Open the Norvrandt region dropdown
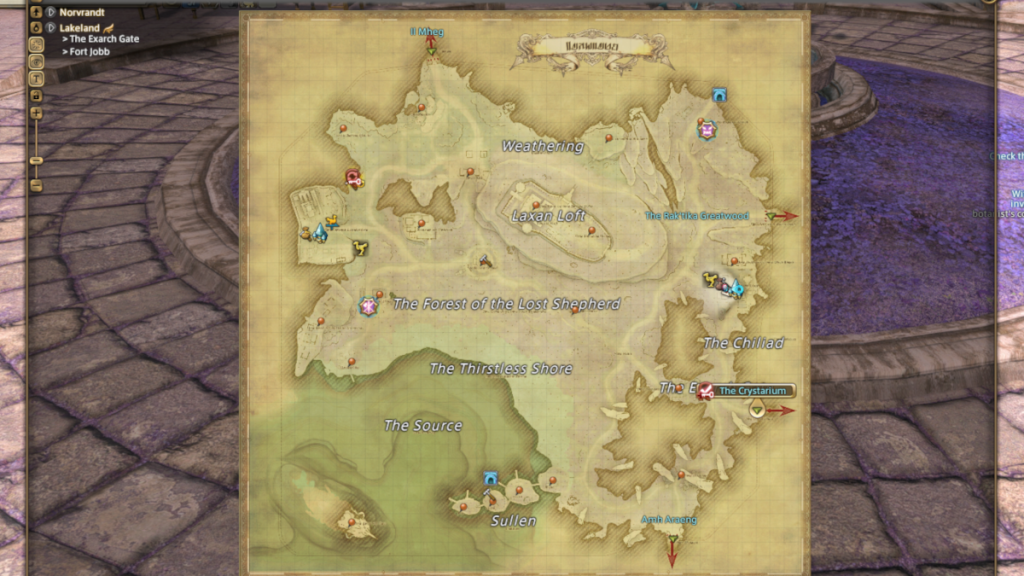 click(50, 12)
